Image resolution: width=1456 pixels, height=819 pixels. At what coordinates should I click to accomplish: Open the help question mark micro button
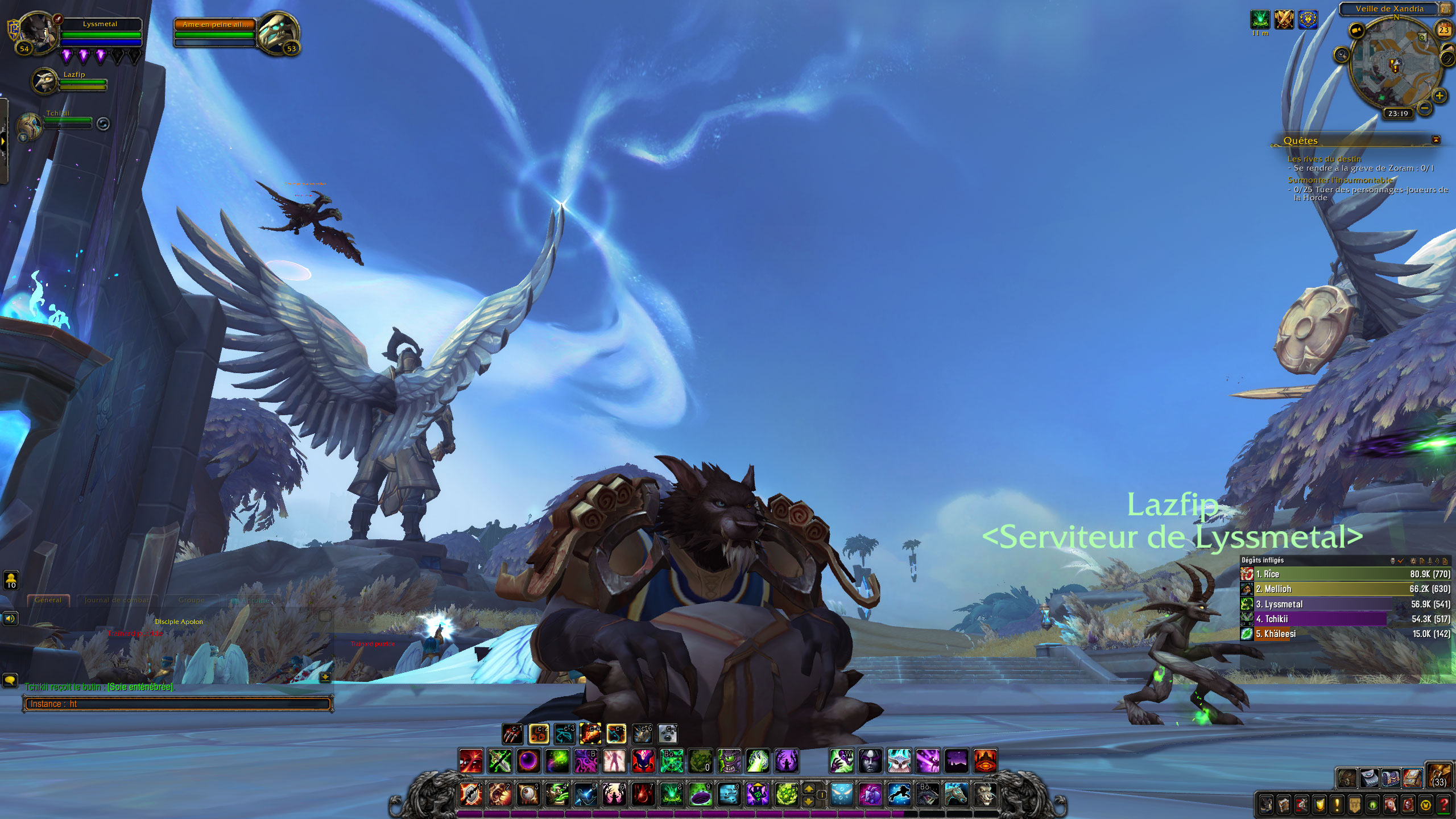[x=1443, y=805]
